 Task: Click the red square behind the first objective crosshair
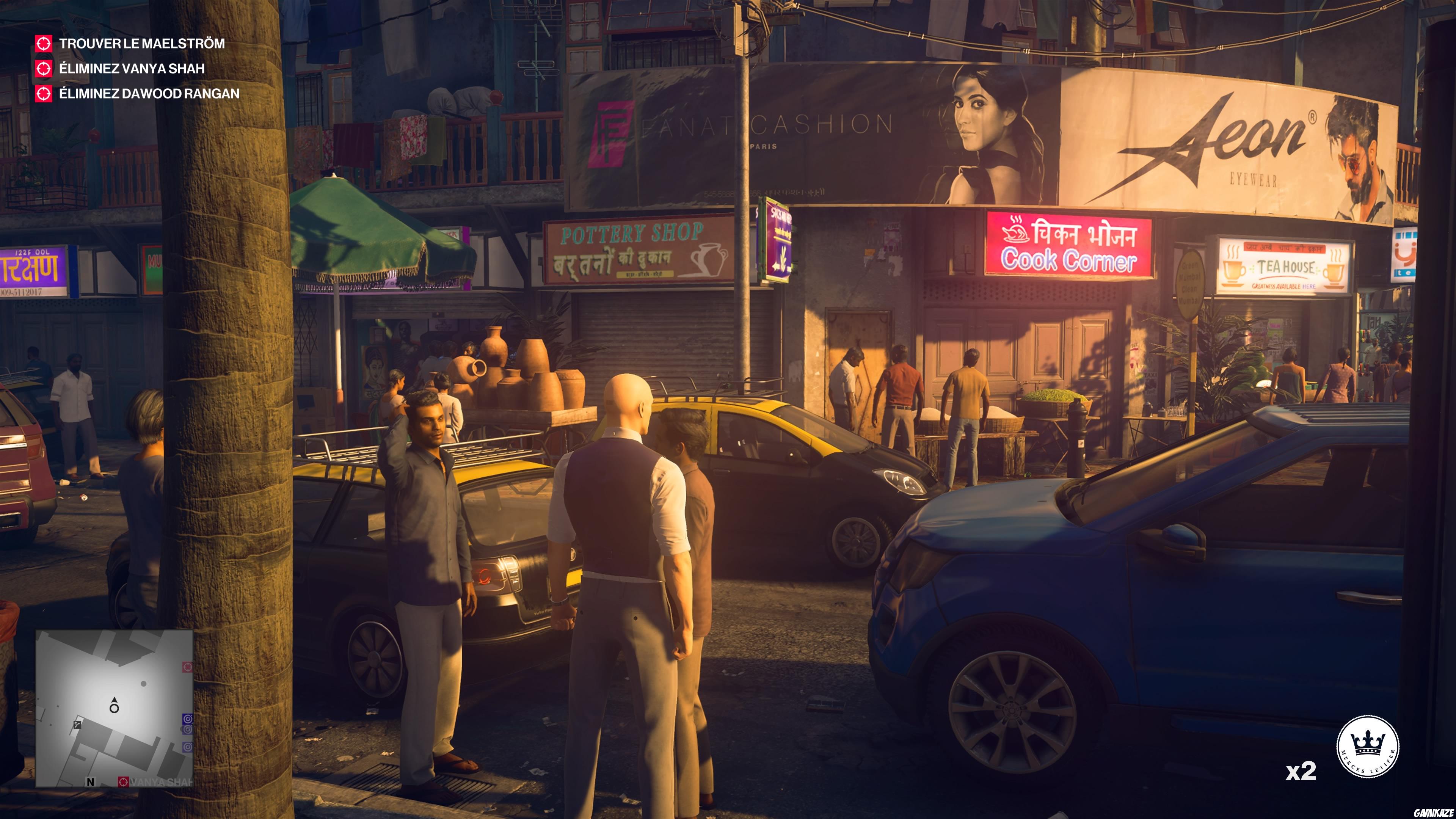click(x=44, y=43)
